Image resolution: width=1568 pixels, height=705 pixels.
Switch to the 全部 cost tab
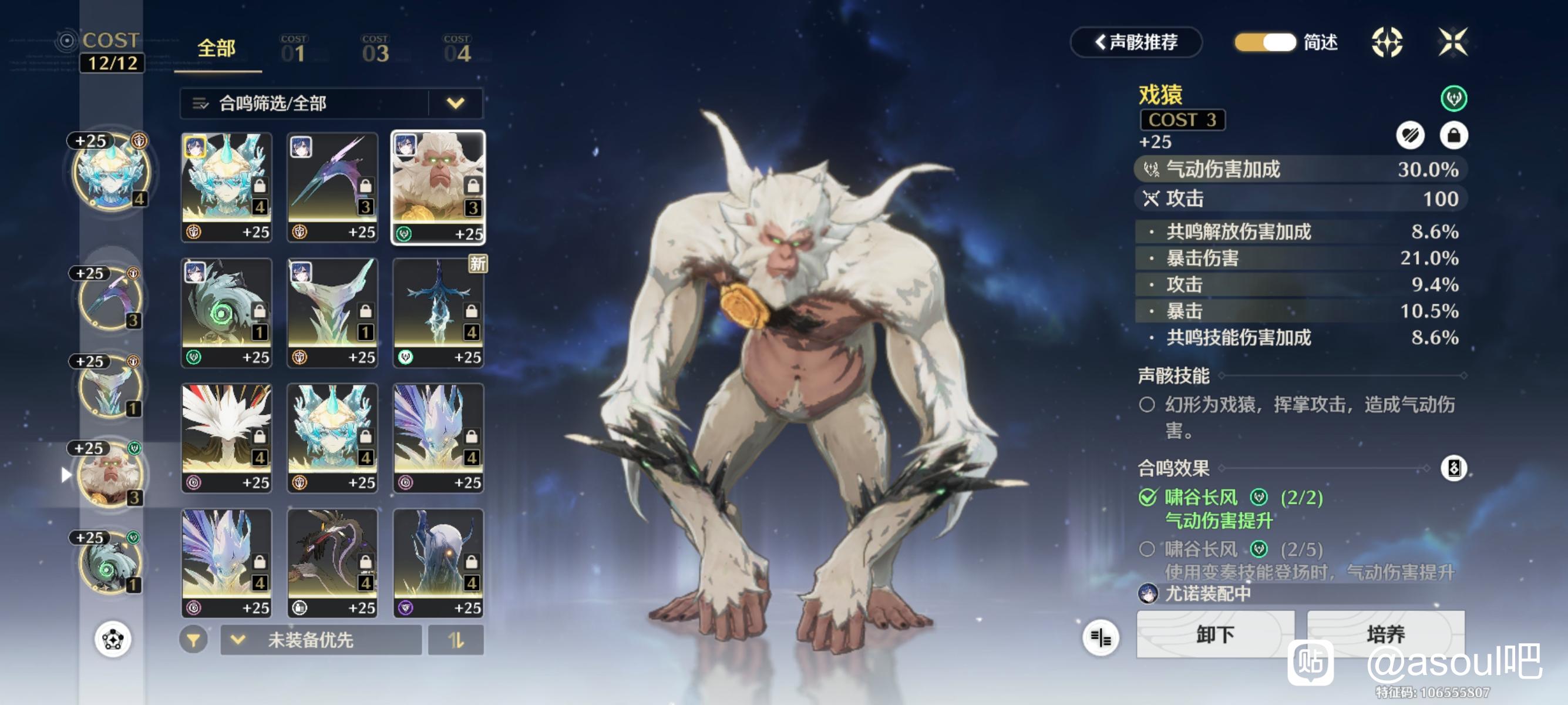pos(217,49)
